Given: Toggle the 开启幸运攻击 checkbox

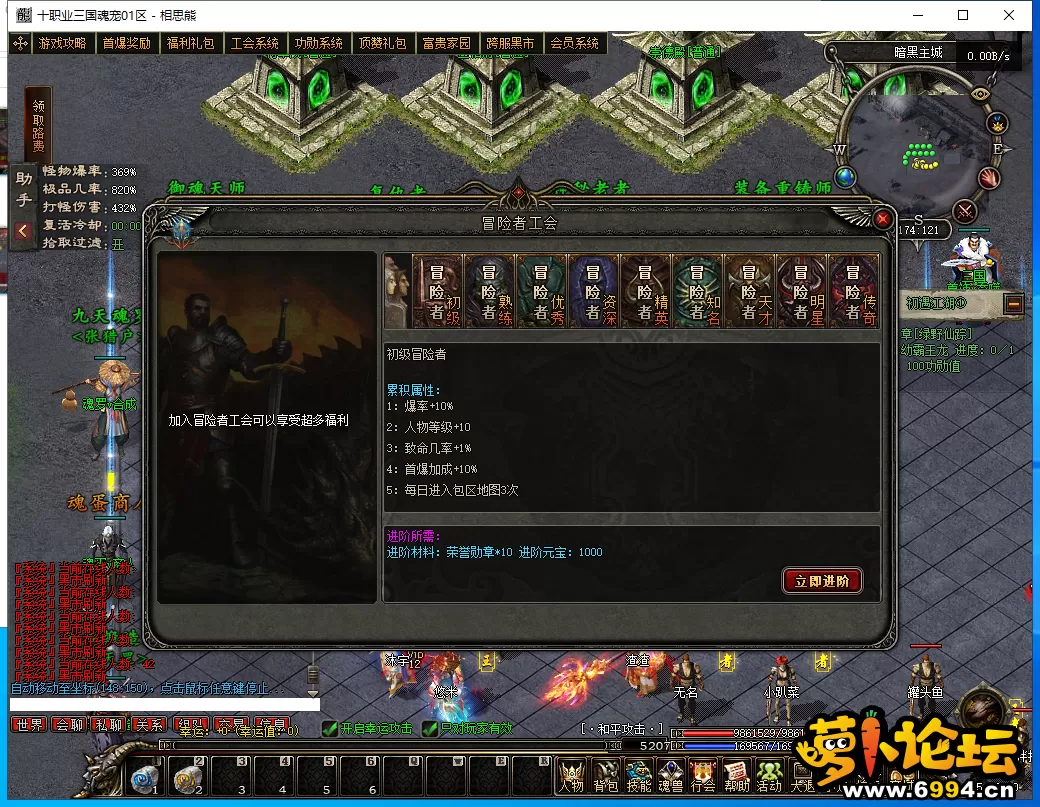Looking at the screenshot, I should [330, 728].
